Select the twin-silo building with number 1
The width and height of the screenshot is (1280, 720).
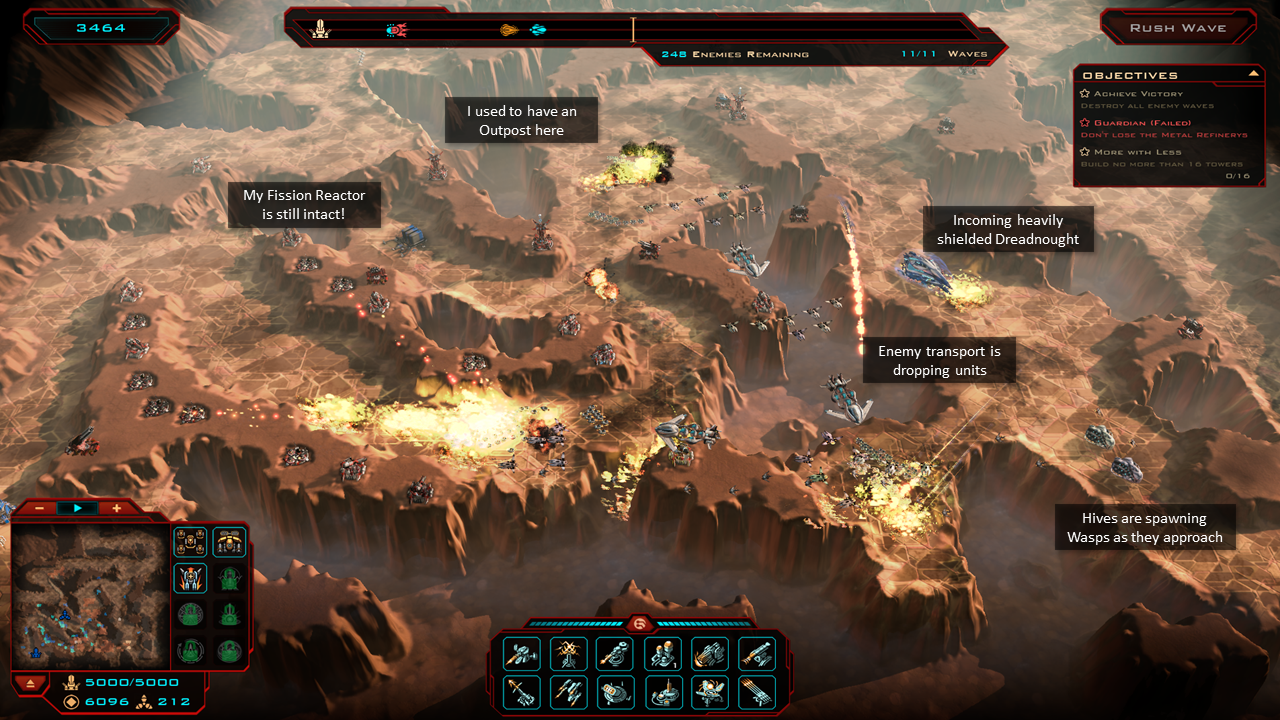pos(665,653)
